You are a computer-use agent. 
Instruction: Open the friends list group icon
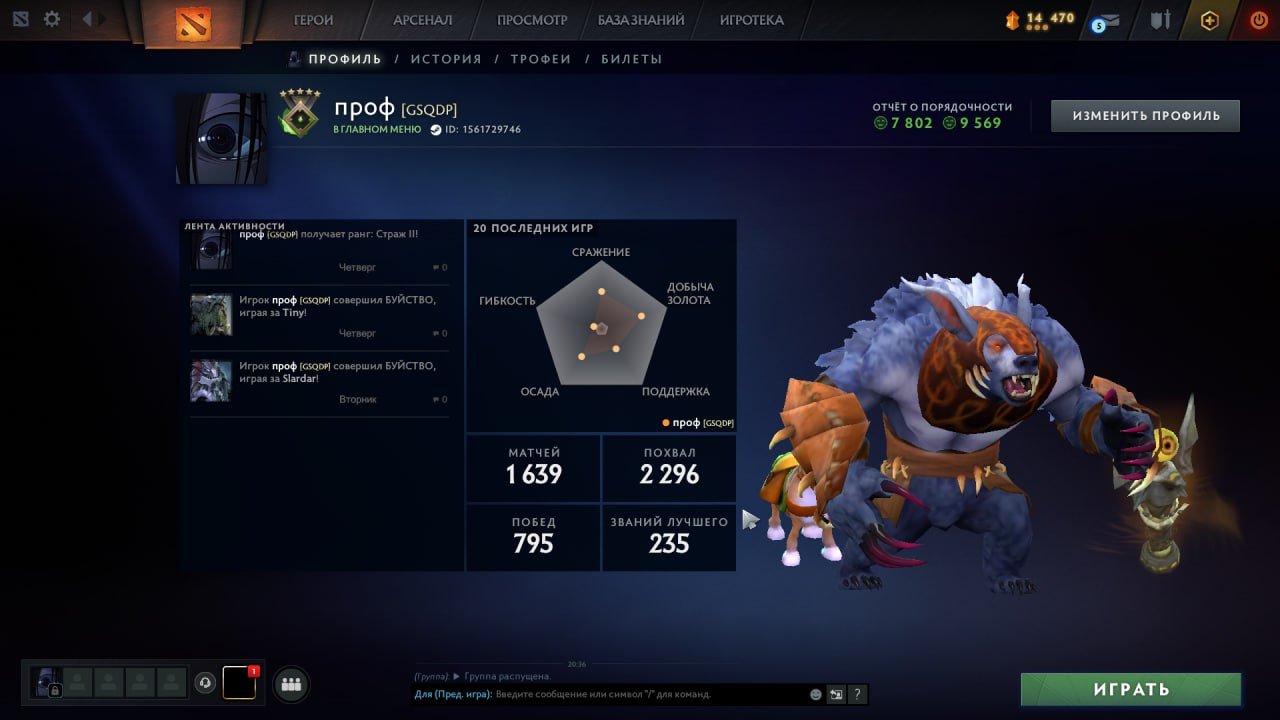(x=291, y=684)
